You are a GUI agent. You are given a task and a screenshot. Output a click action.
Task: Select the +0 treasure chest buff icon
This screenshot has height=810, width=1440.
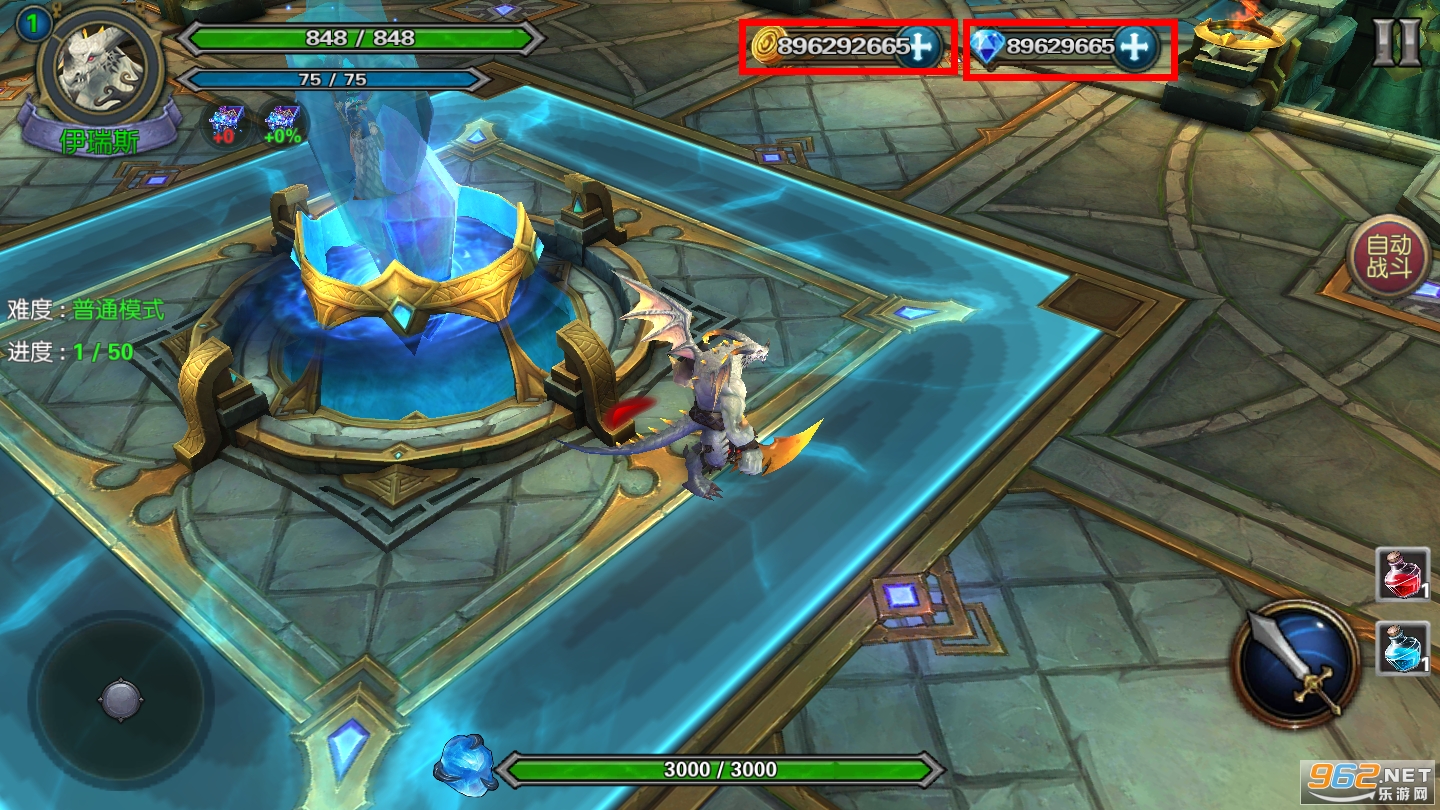[224, 125]
